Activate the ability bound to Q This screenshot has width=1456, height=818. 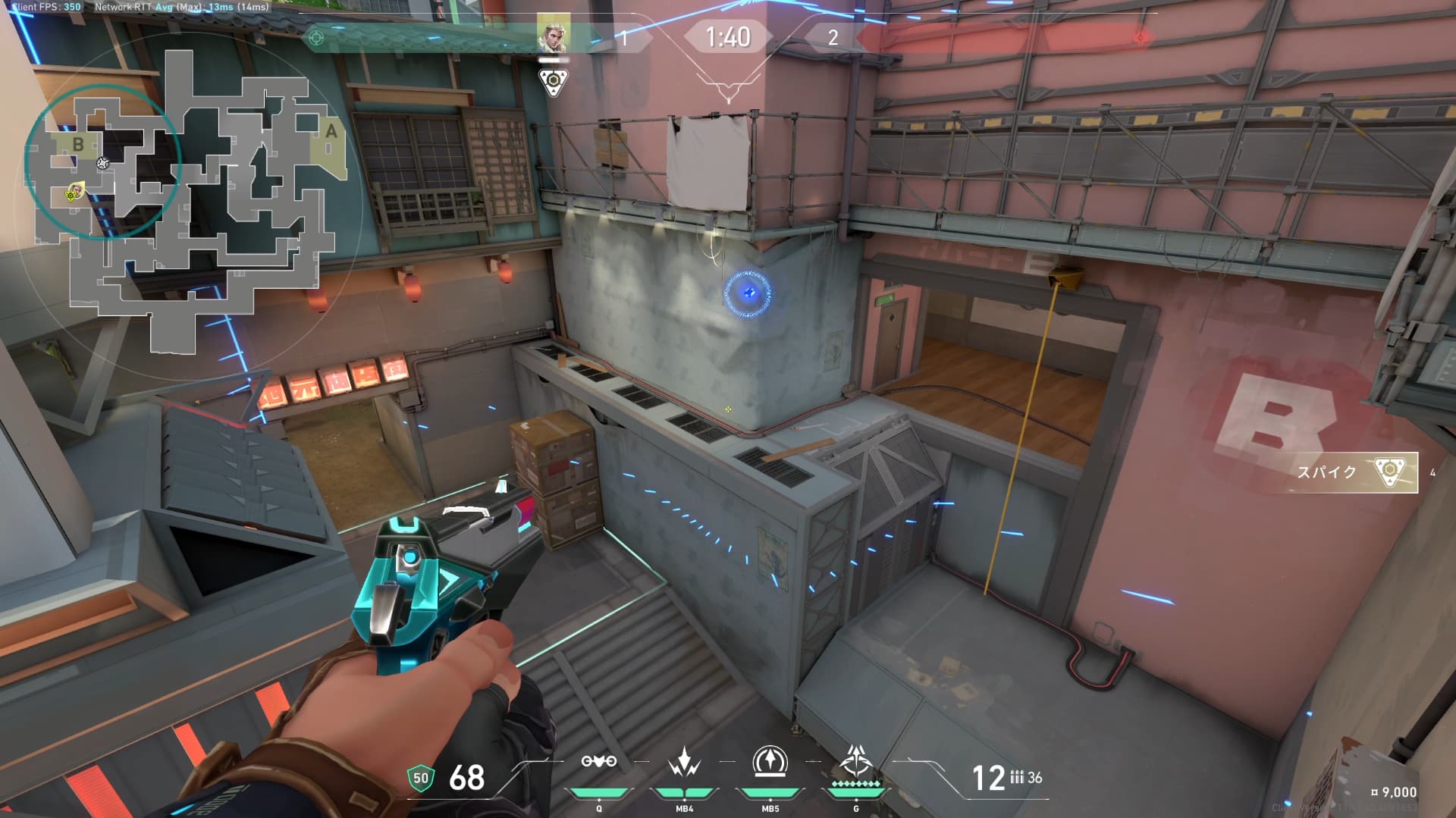click(x=598, y=762)
